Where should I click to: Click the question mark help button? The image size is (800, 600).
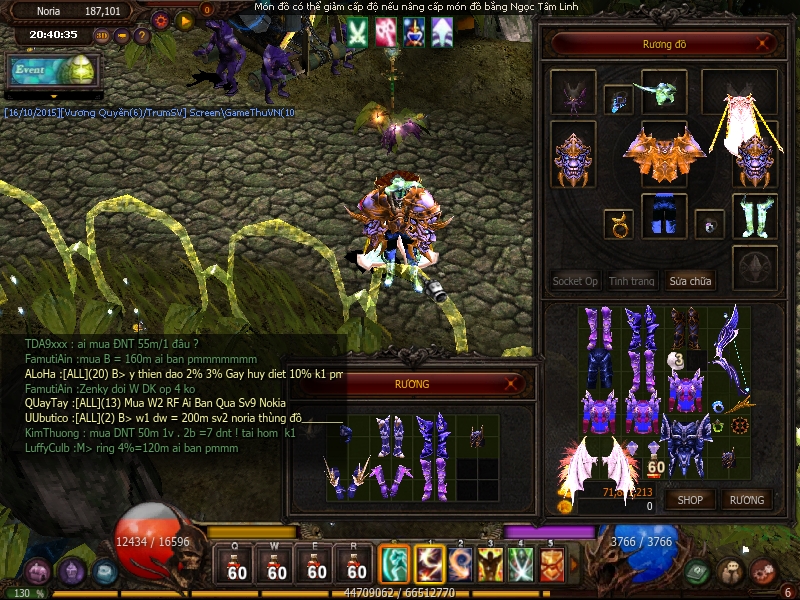(142, 36)
